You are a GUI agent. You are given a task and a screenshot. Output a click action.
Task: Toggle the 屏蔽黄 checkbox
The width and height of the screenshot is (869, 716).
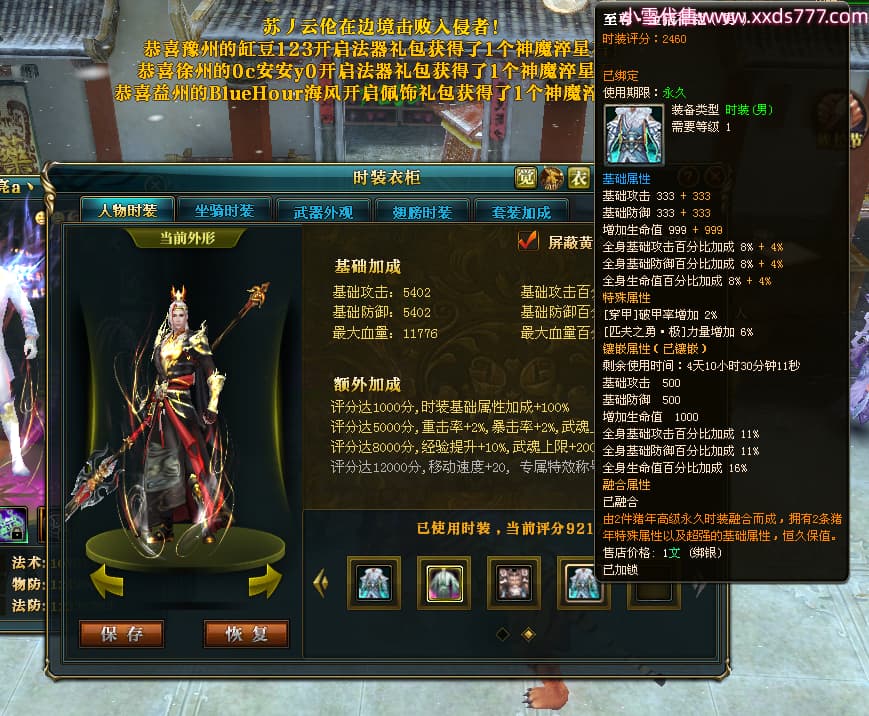528,241
